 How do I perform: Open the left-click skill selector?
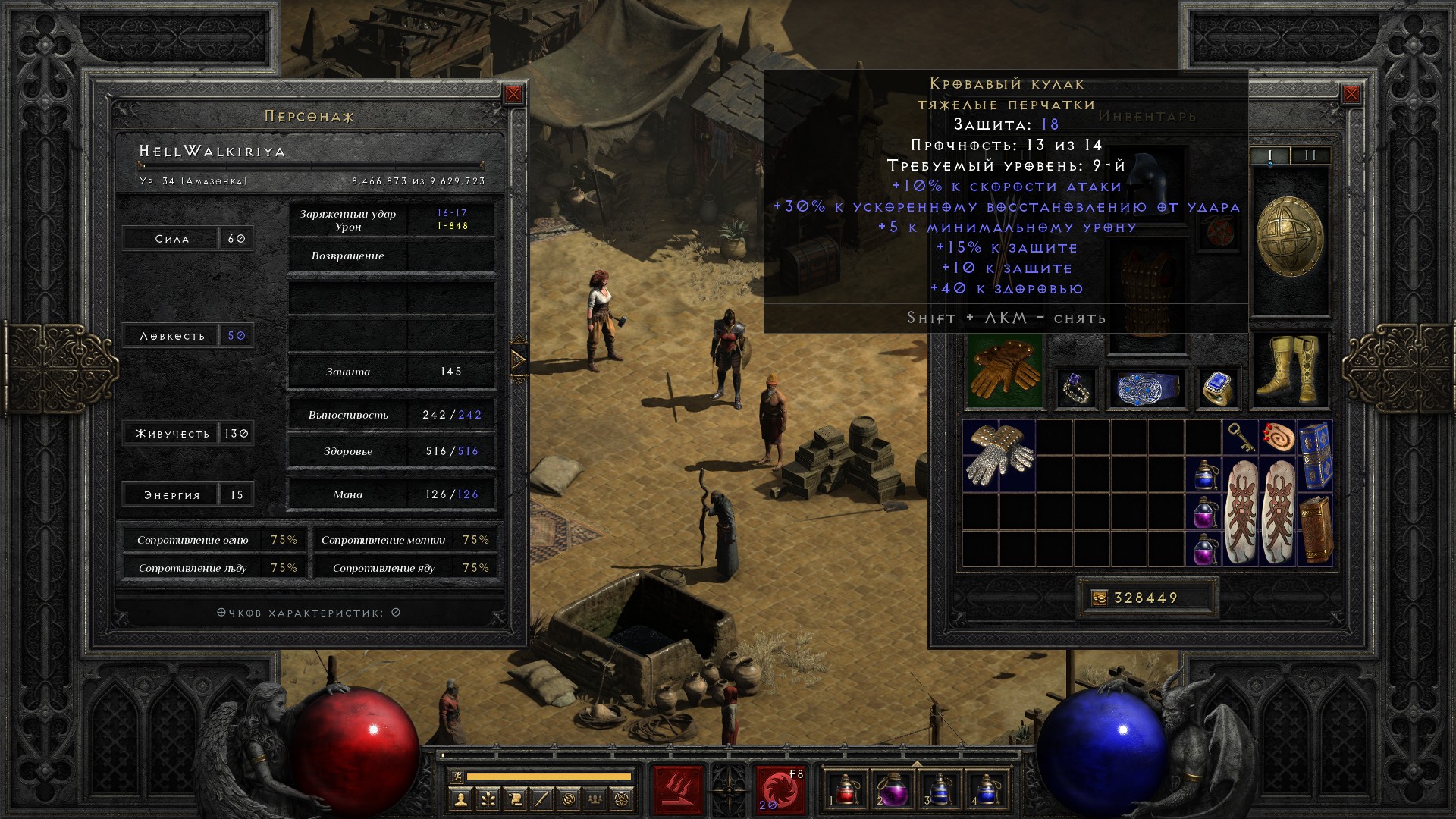678,789
